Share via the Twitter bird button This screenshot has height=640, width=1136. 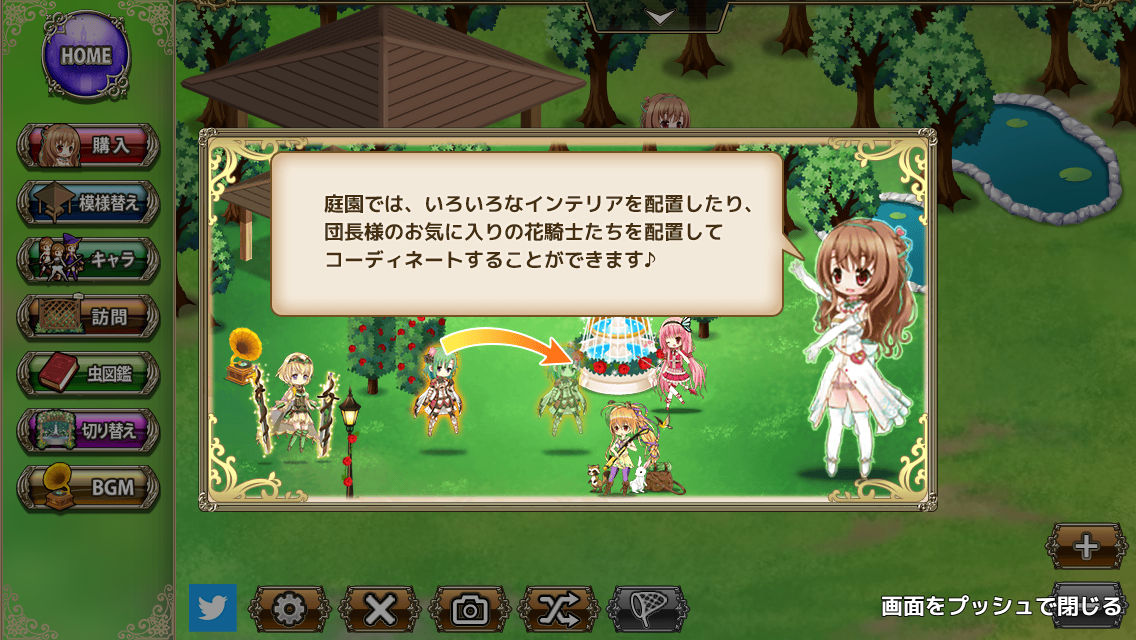pos(213,608)
